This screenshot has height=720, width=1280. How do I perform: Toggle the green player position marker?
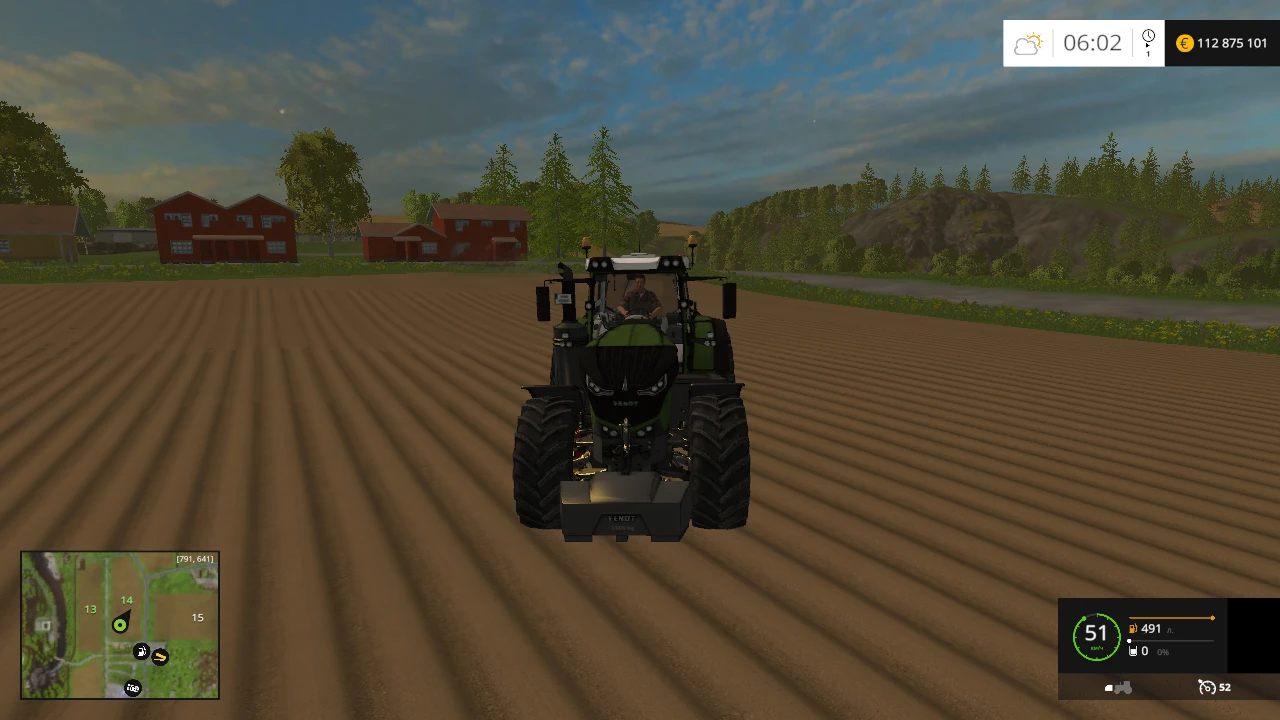(x=120, y=624)
